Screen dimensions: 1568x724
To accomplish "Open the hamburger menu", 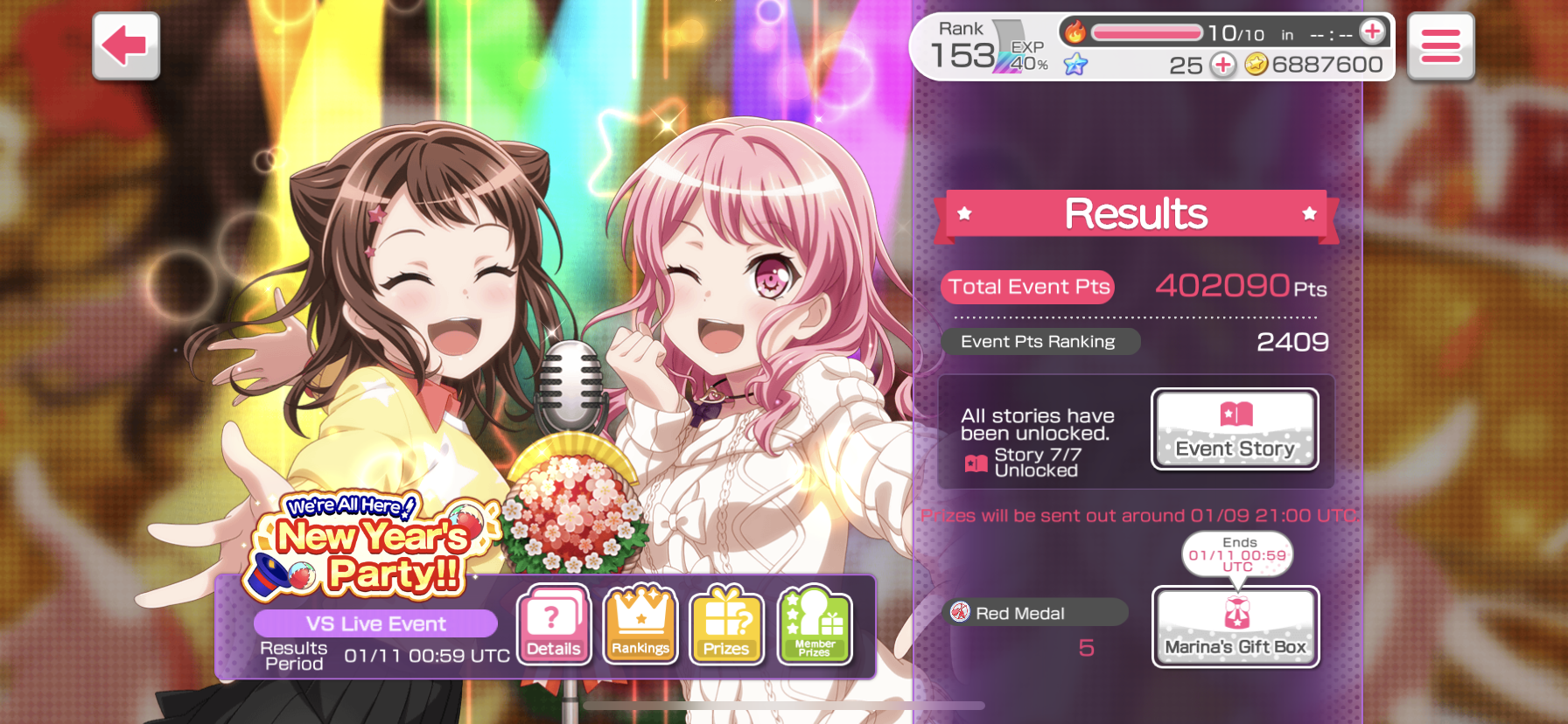I will coord(1440,46).
